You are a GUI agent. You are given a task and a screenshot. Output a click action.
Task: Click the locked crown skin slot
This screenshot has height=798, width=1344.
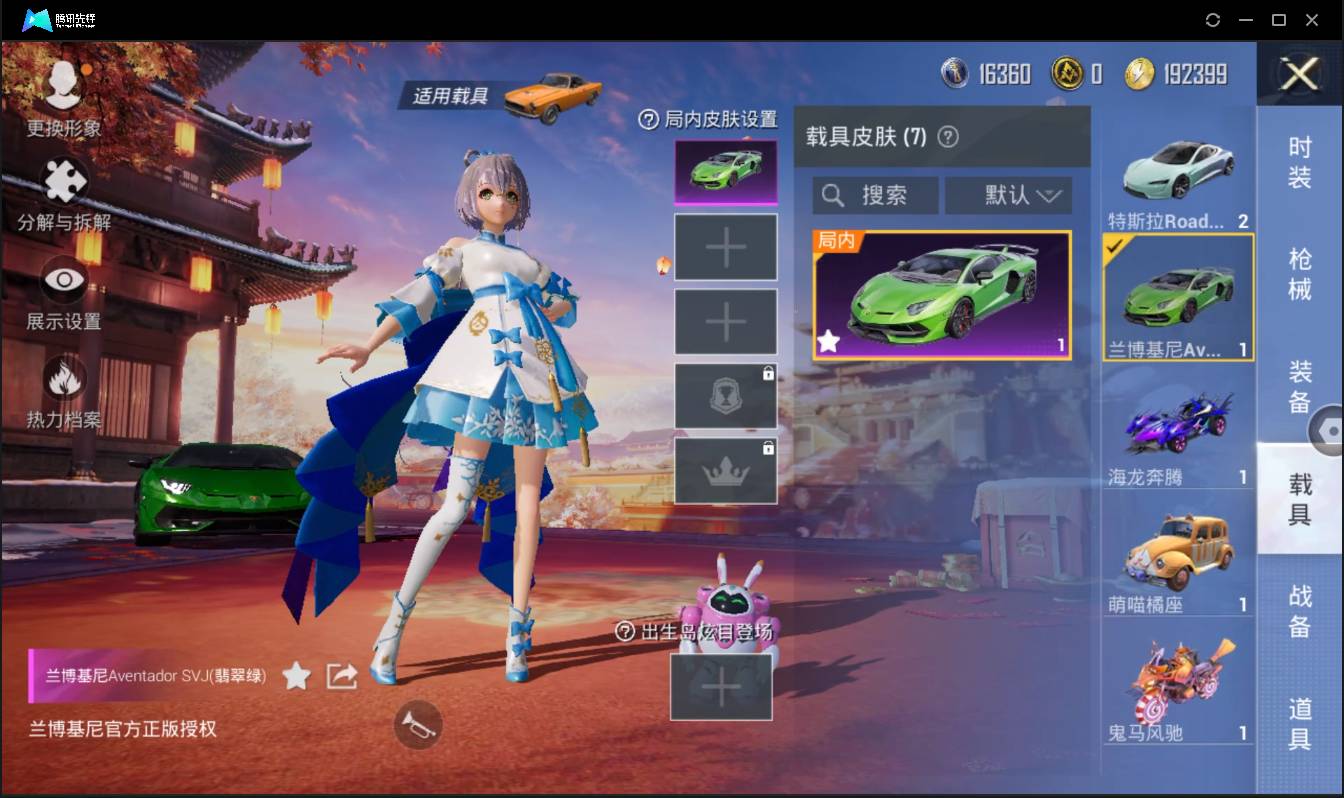tap(725, 469)
